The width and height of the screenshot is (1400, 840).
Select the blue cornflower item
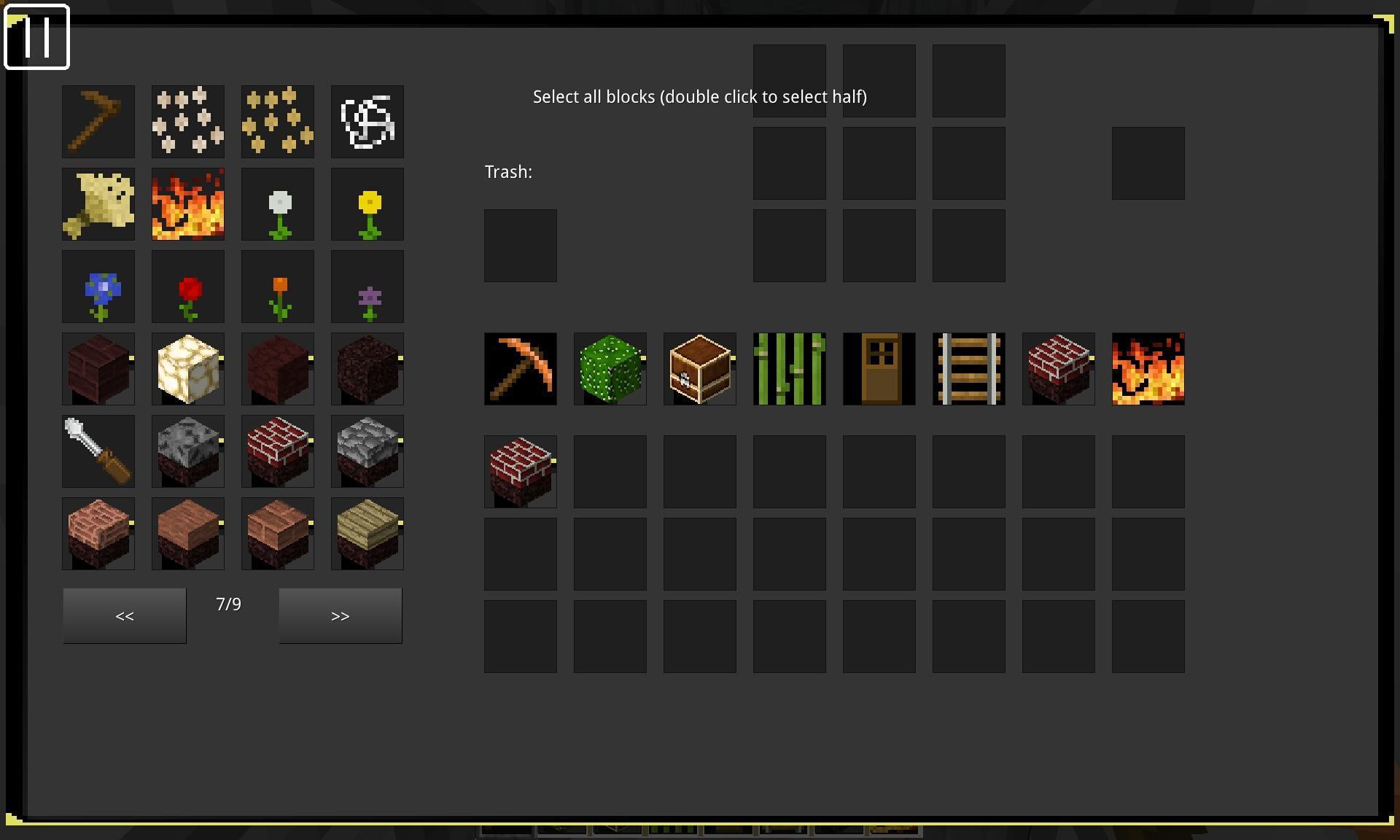[98, 287]
